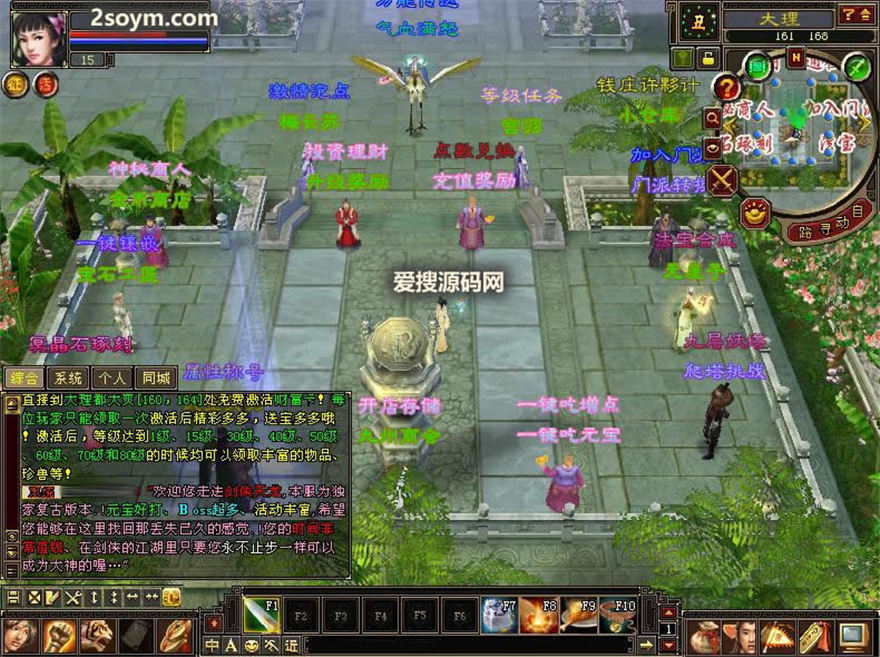880x657 pixels.
Task: Use the F10 bowl item slot
Action: (x=619, y=611)
